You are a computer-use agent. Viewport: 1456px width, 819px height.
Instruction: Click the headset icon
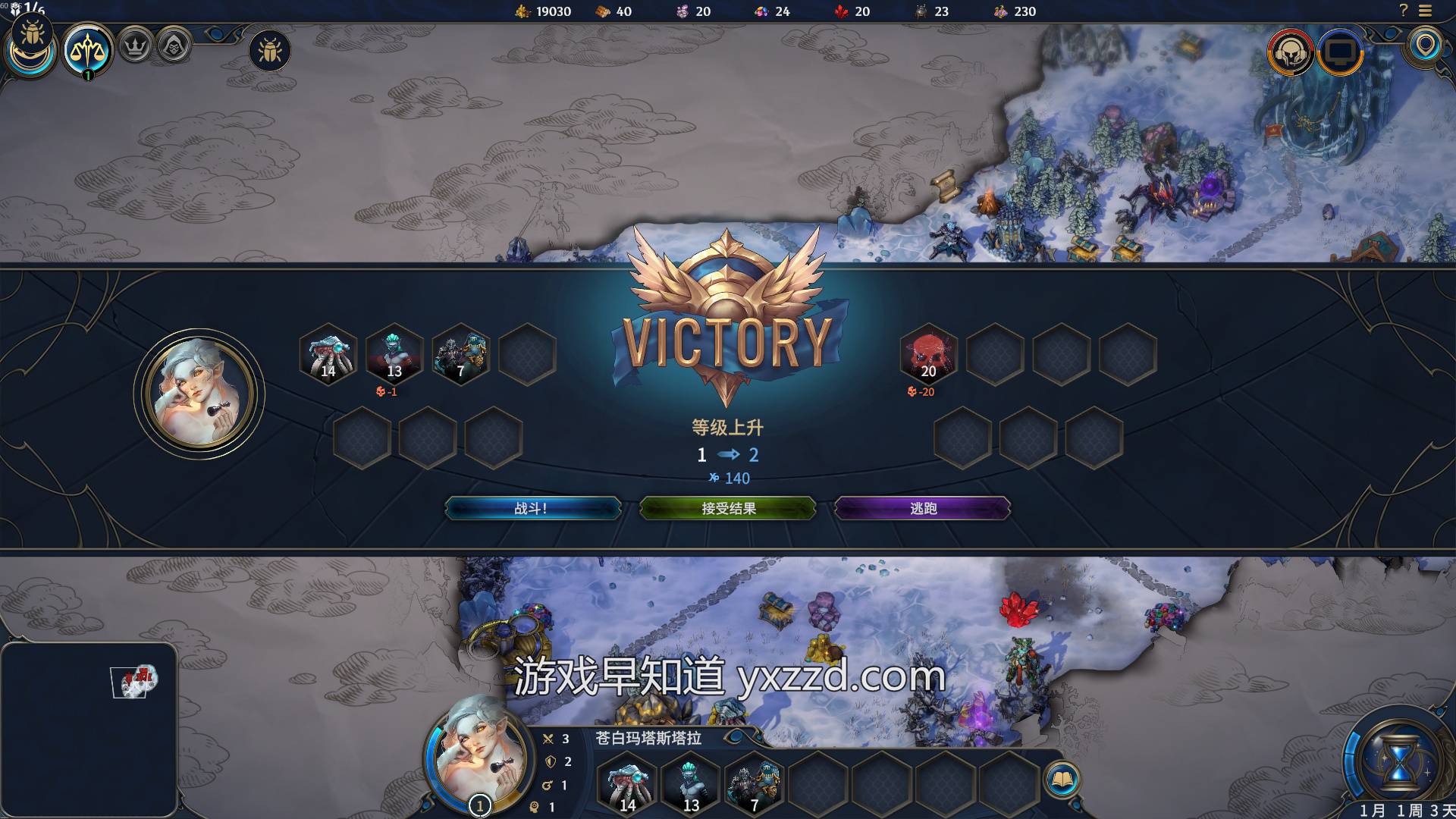click(1289, 52)
